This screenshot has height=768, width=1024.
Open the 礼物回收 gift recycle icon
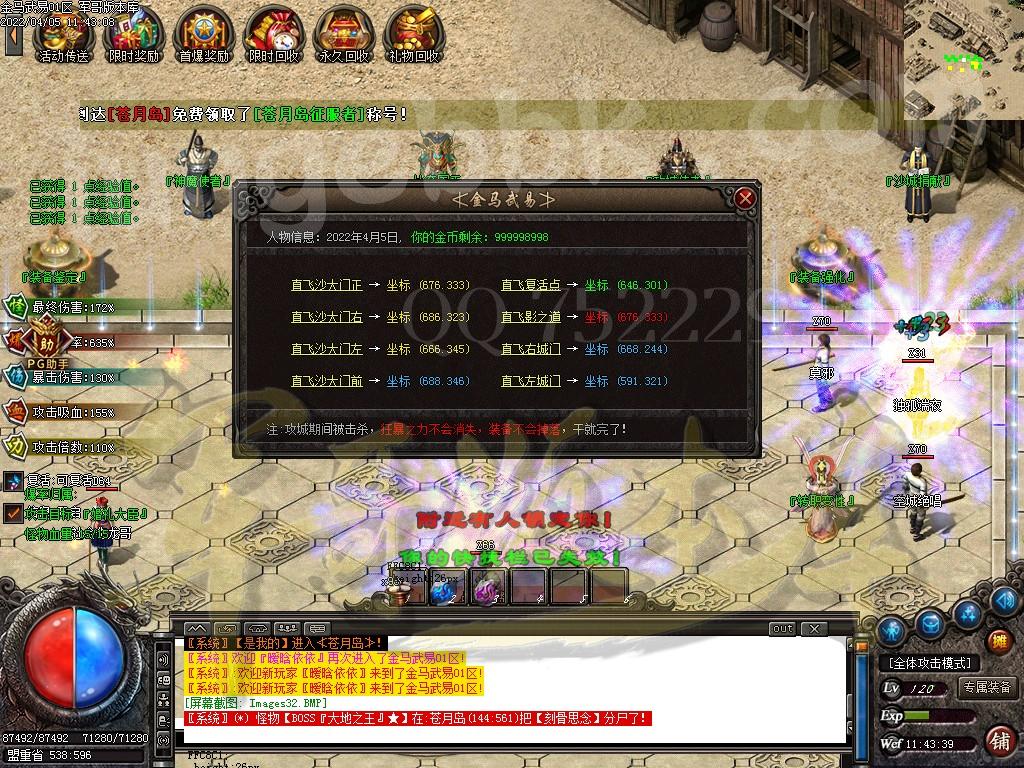click(x=413, y=34)
